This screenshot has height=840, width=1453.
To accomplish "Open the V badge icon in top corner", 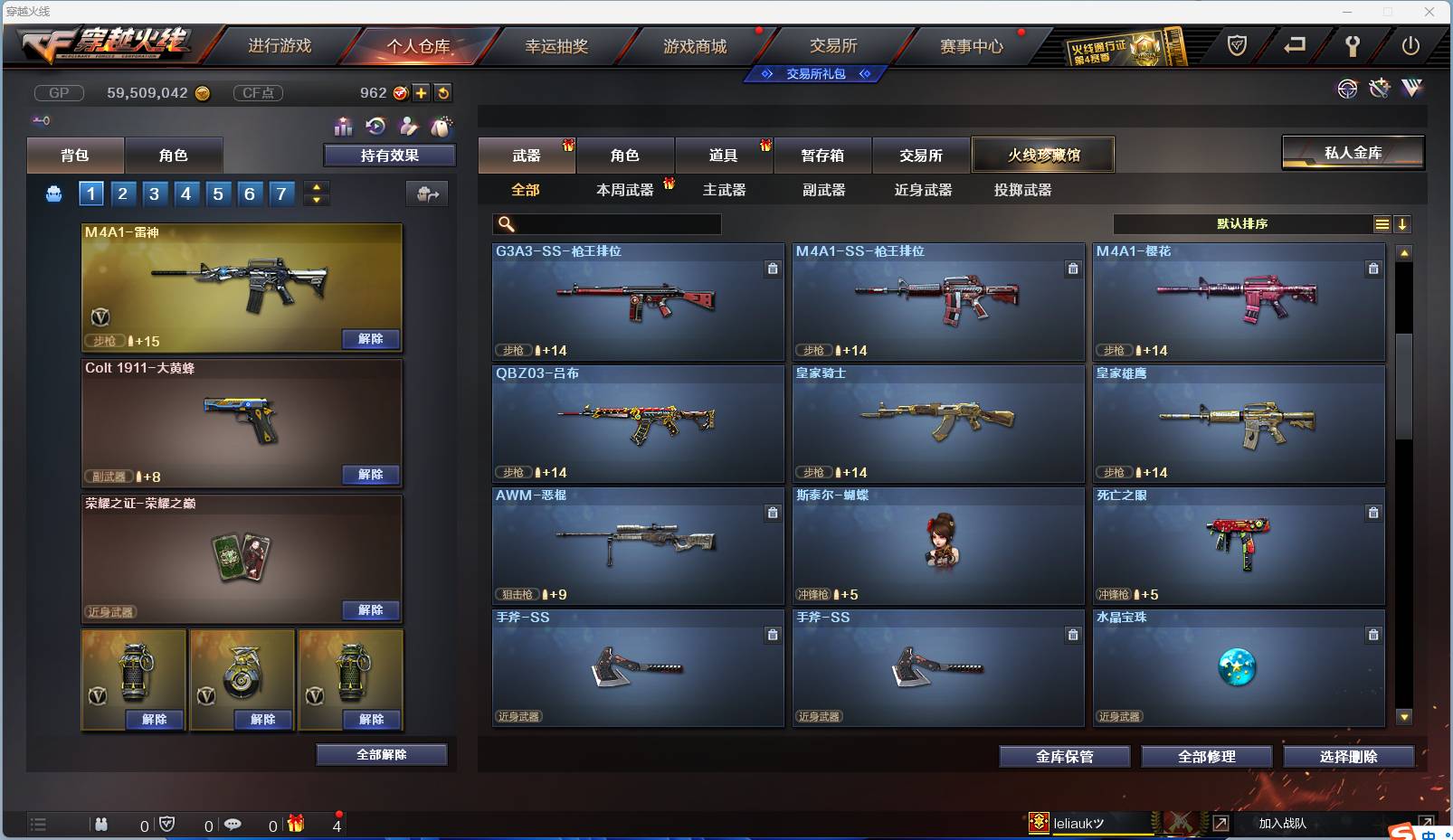I will pyautogui.click(x=1414, y=89).
